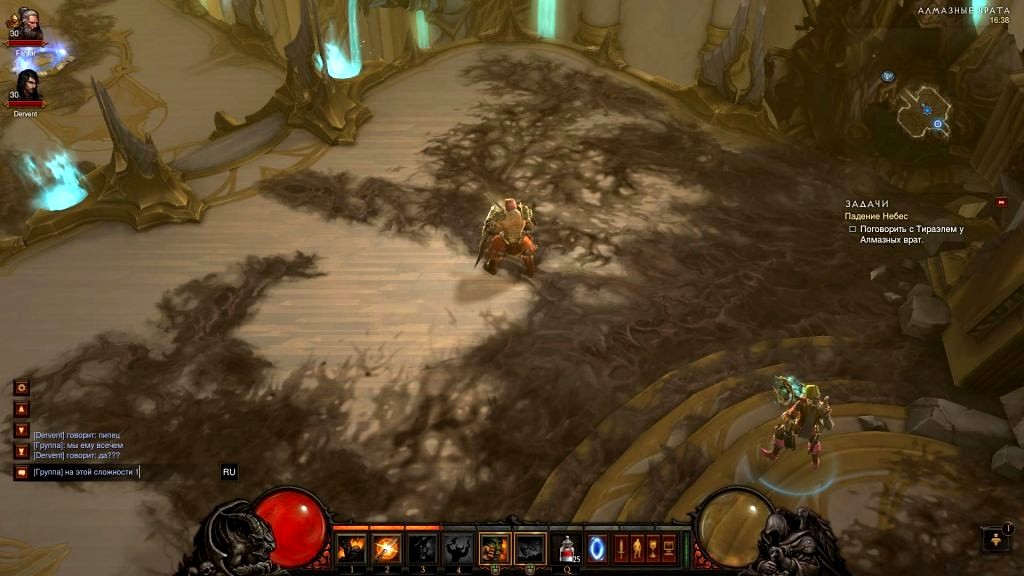Select the Dervent party member portrait
Image resolution: width=1024 pixels, height=576 pixels.
pos(25,88)
